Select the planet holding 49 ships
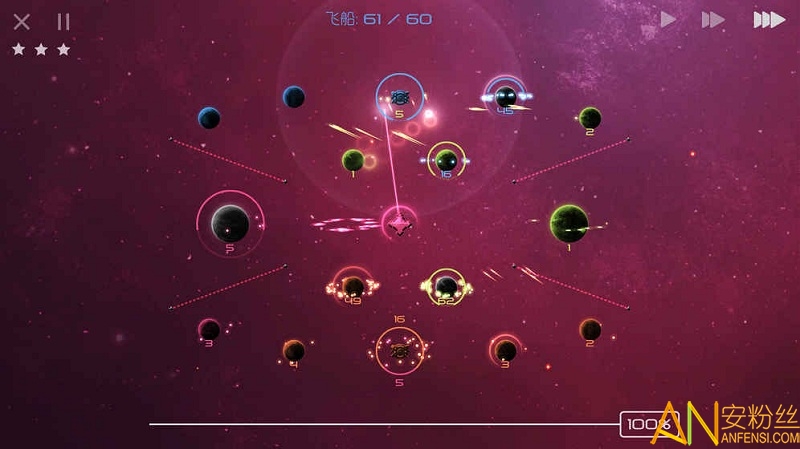The height and width of the screenshot is (449, 800). 353,286
